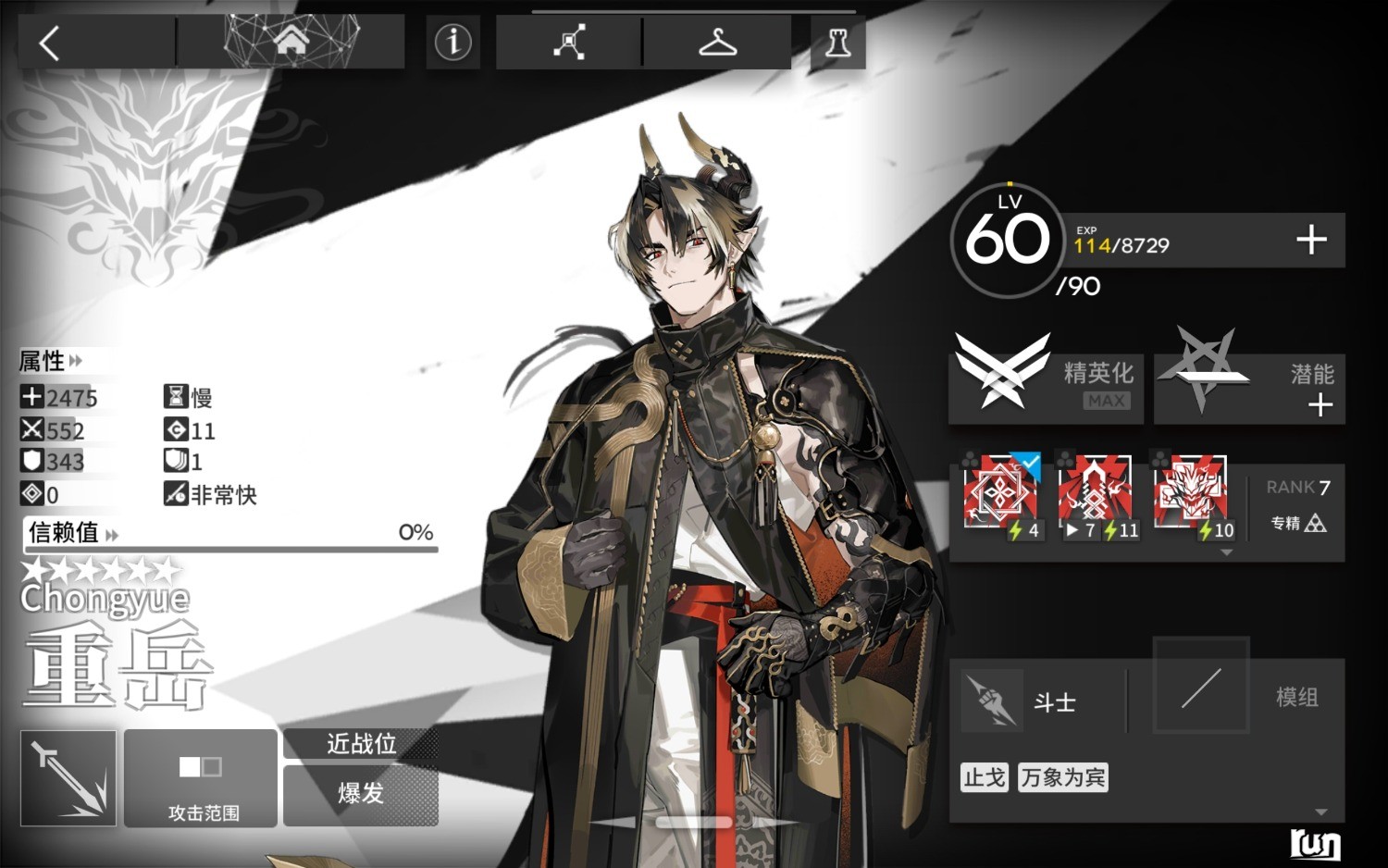Show the 攻击范围 attack range
1388x868 pixels.
201,777
